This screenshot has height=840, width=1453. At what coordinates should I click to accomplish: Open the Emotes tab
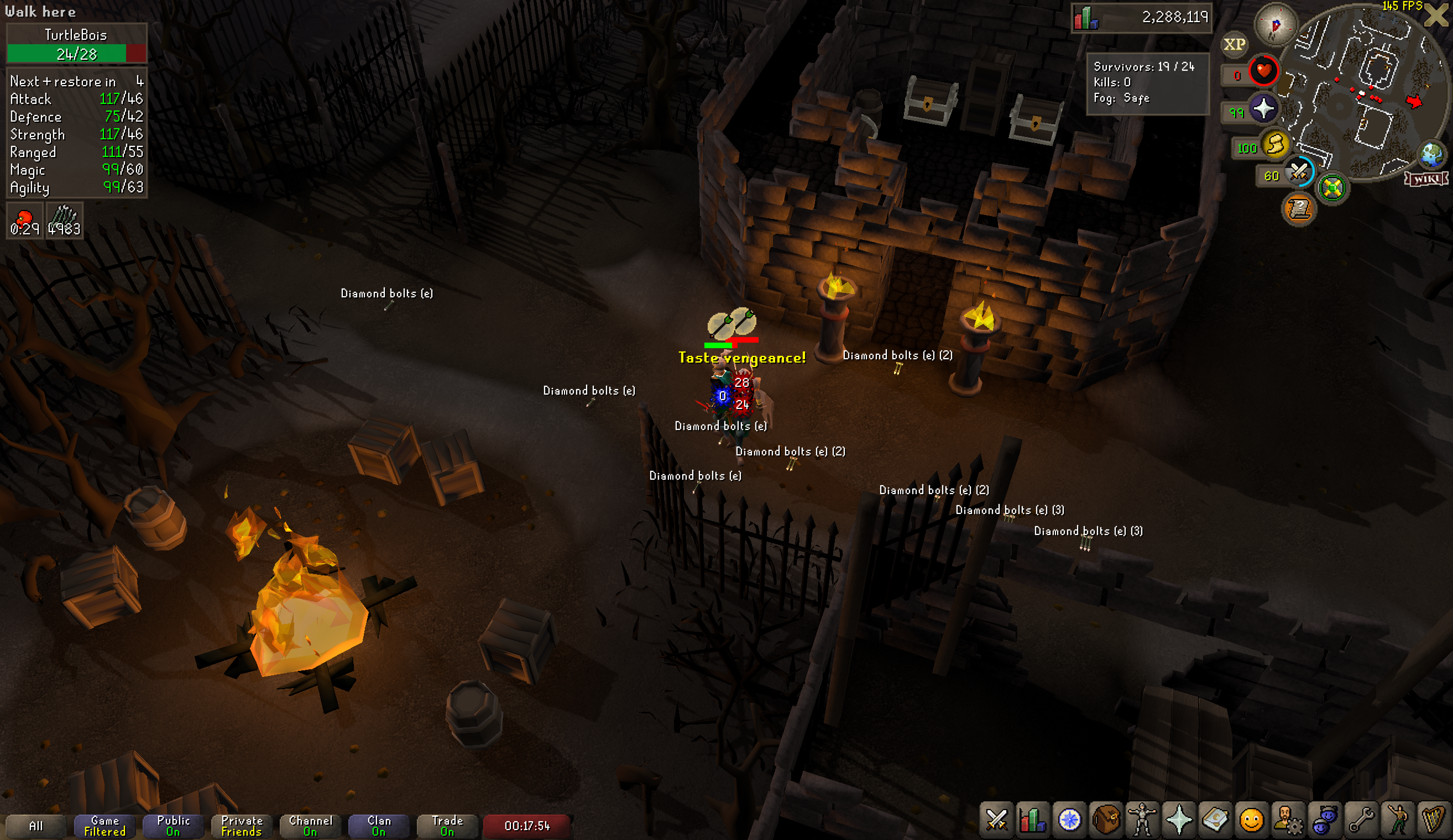1398,819
